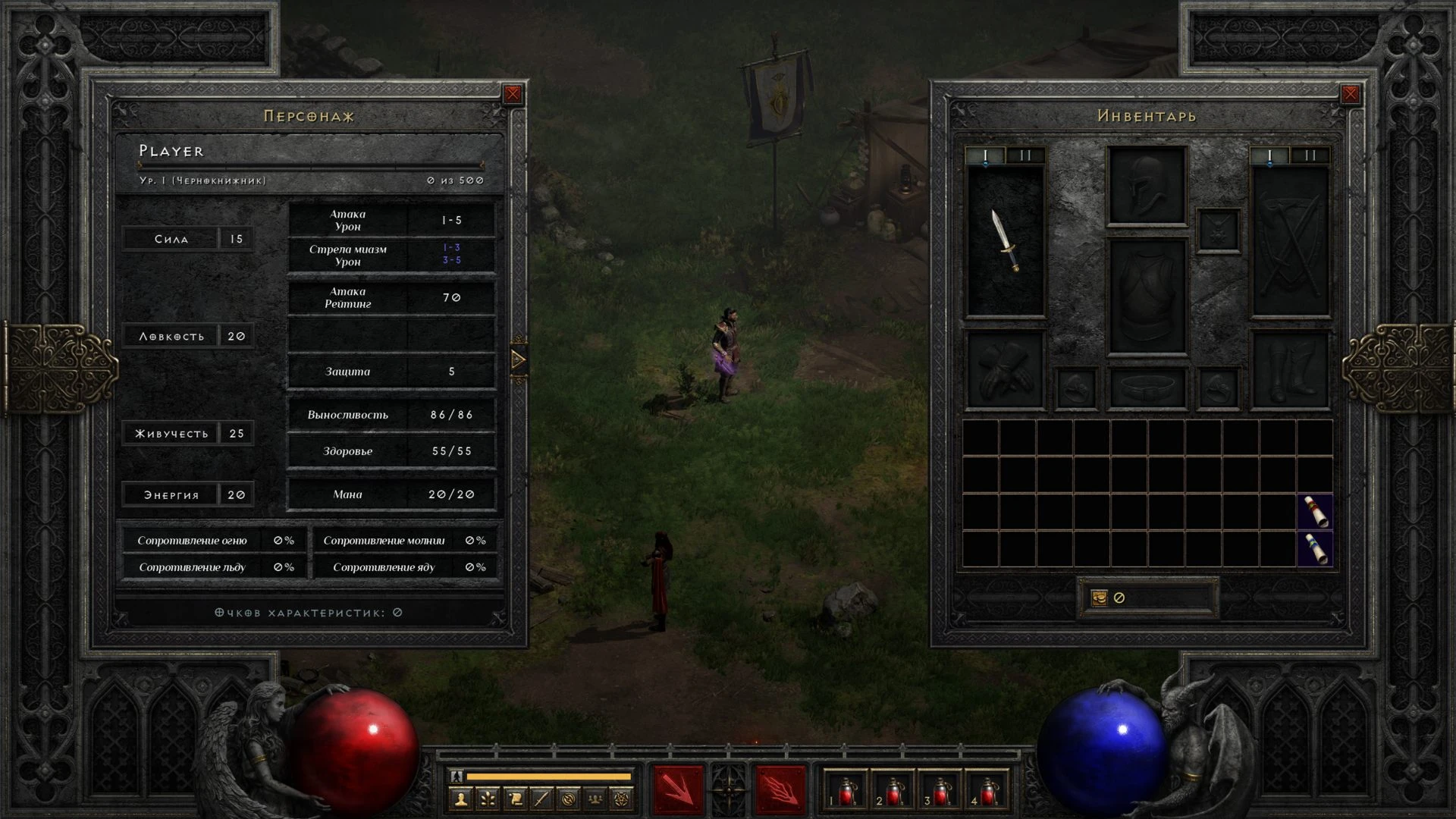Close the Инвентарь inventory panel

1350,94
